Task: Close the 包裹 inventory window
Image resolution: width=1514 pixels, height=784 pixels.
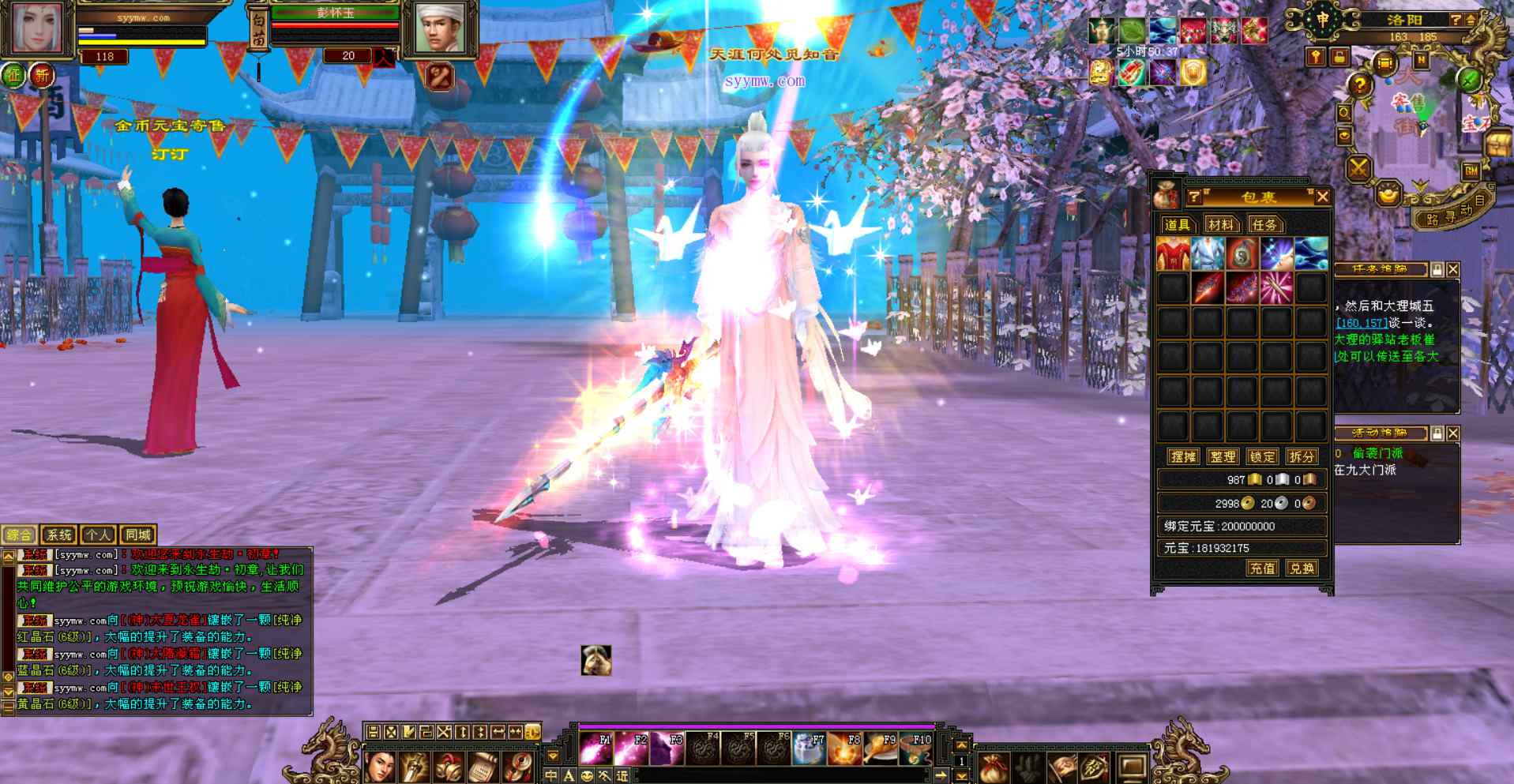Action: click(1322, 197)
